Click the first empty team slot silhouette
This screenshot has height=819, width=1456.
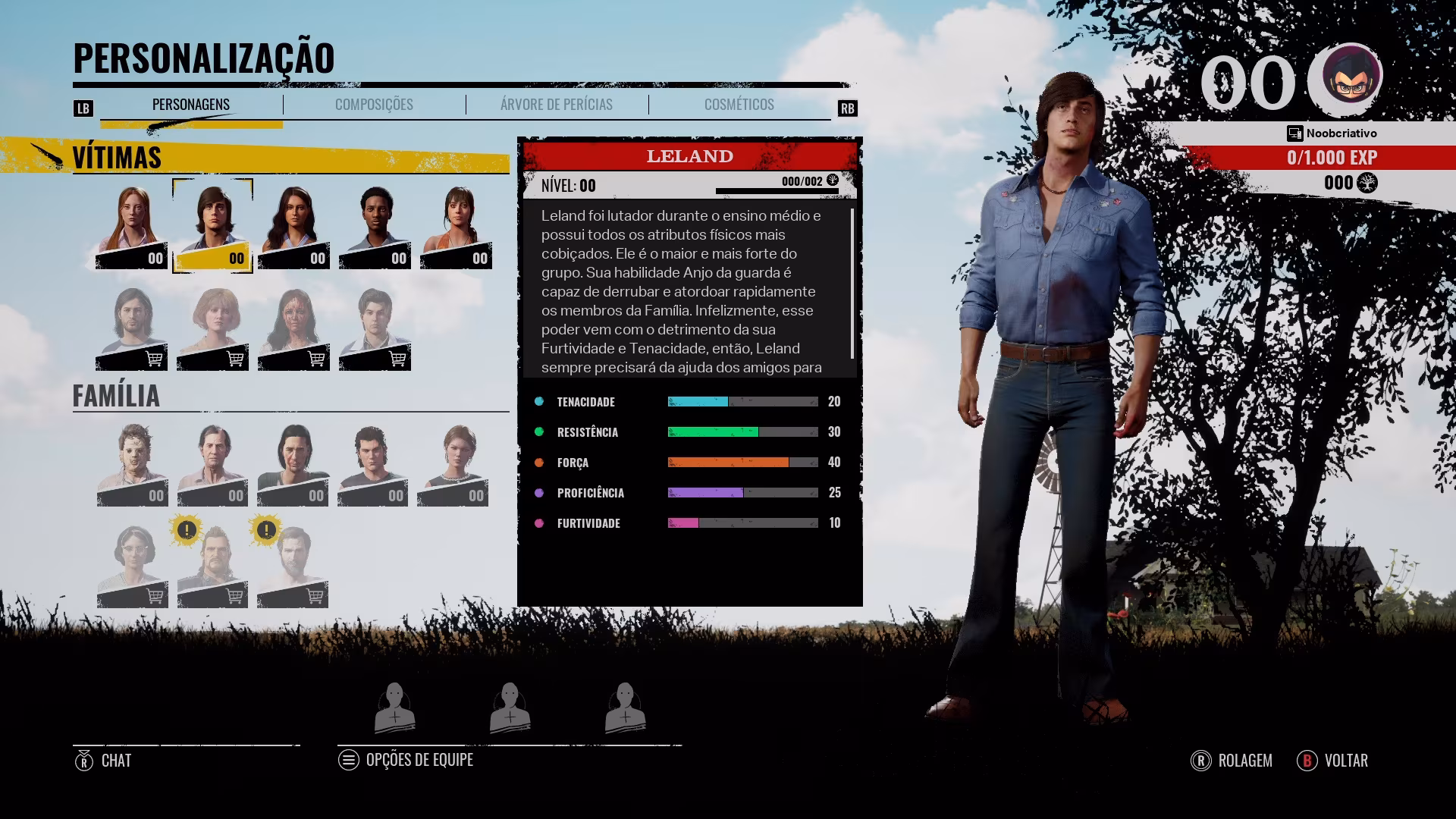click(395, 707)
